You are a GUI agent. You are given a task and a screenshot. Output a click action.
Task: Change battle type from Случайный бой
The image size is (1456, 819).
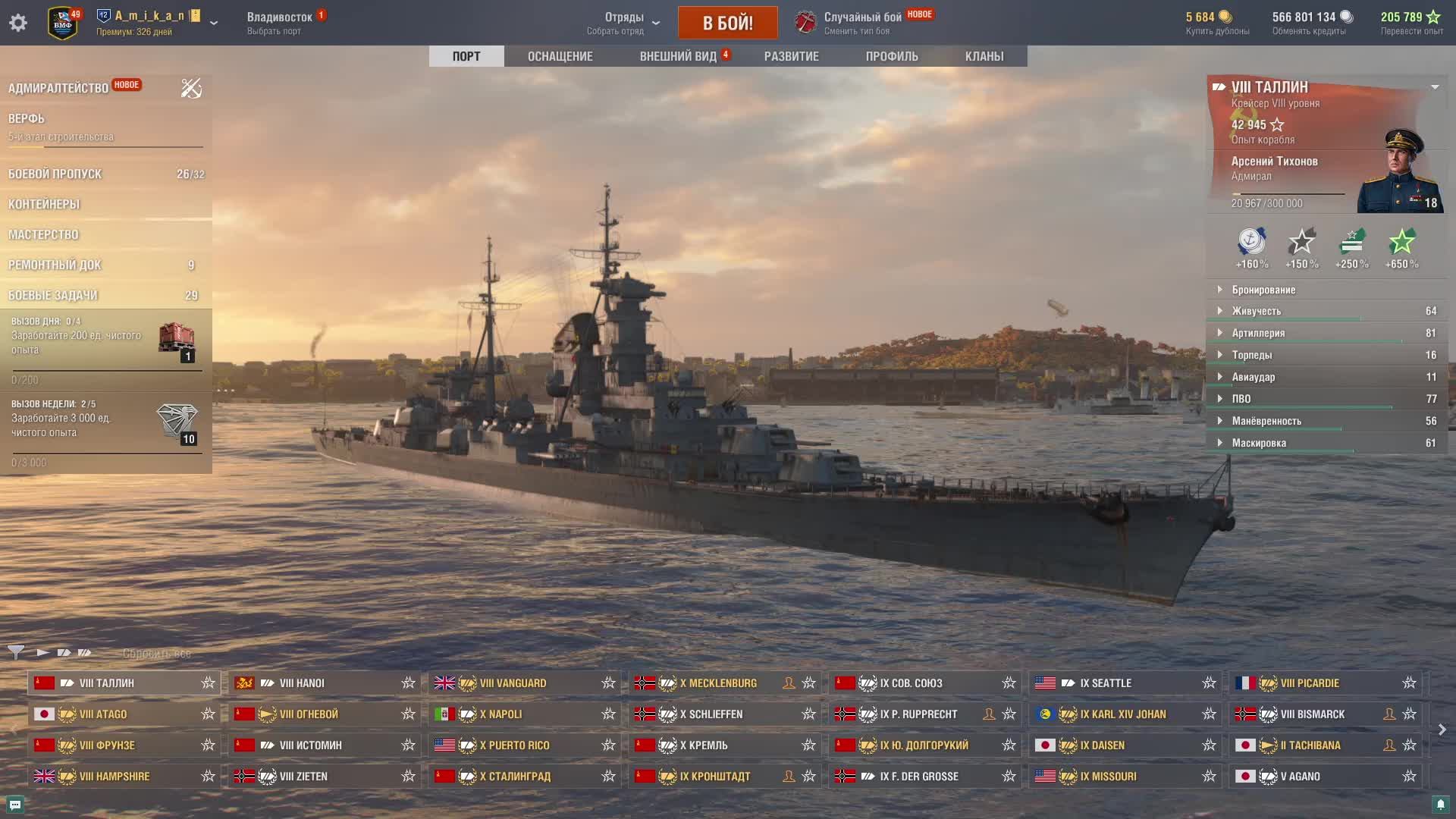862,23
